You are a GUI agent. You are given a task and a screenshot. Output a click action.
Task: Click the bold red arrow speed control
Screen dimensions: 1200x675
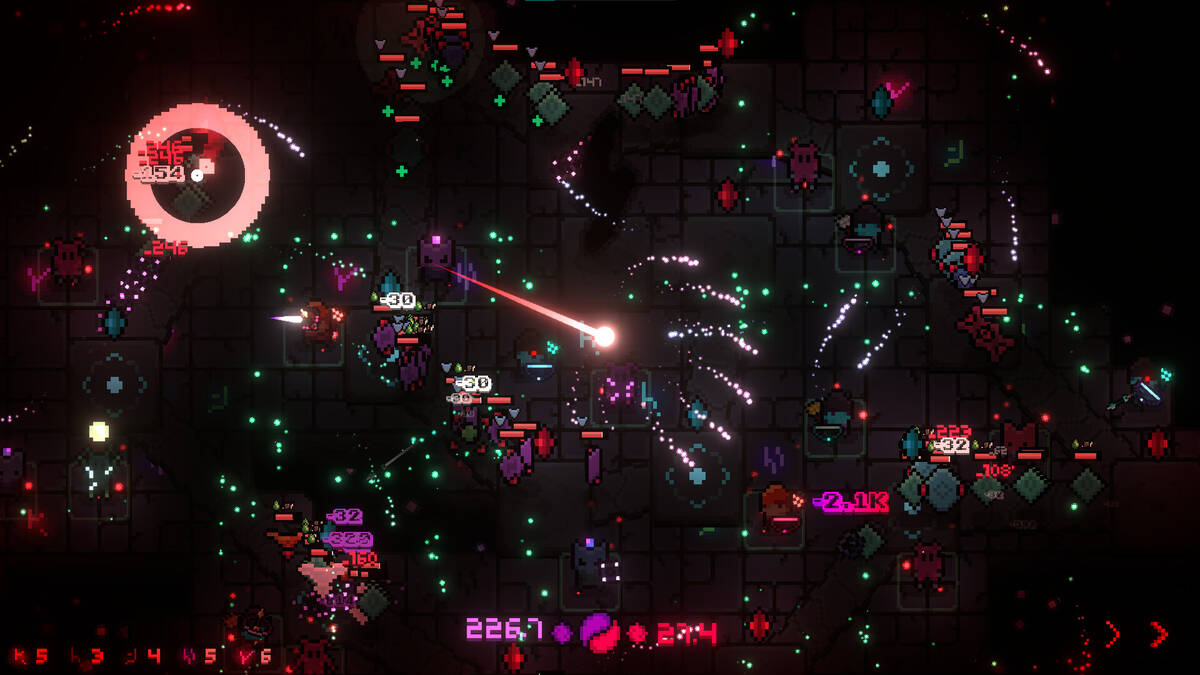(x=1158, y=633)
